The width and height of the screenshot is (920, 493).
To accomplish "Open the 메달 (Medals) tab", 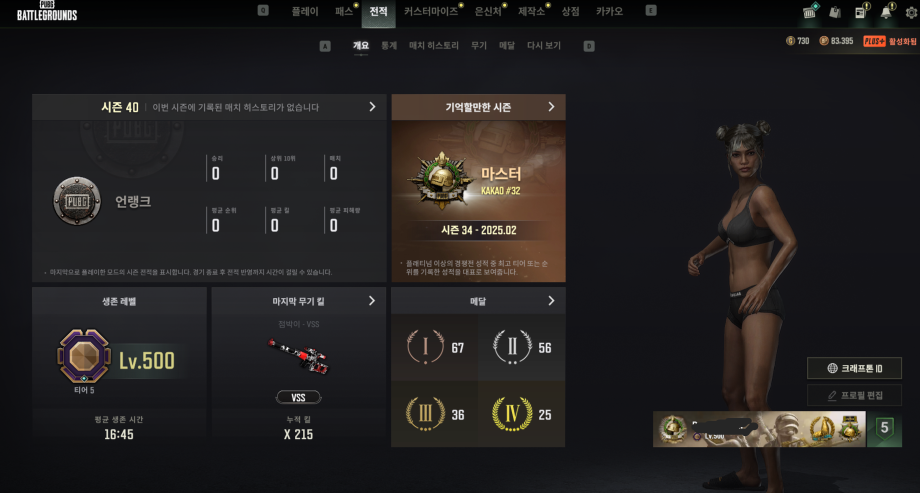I will click(507, 45).
